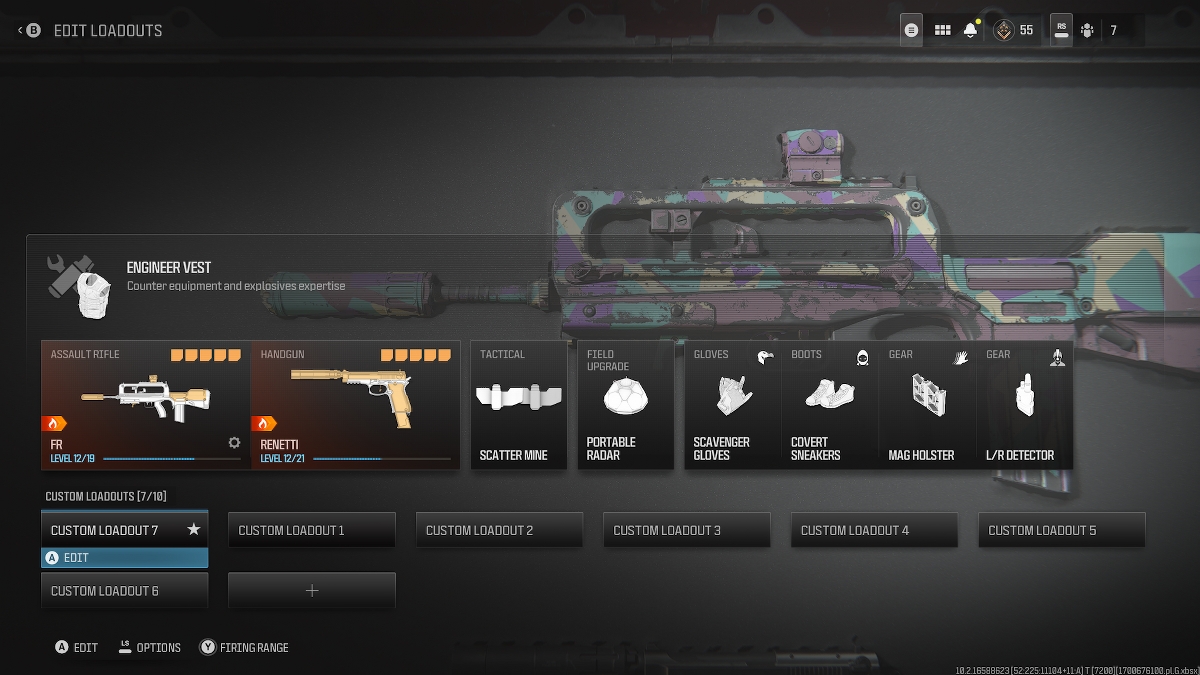Select Custom Loadout 7

click(124, 530)
